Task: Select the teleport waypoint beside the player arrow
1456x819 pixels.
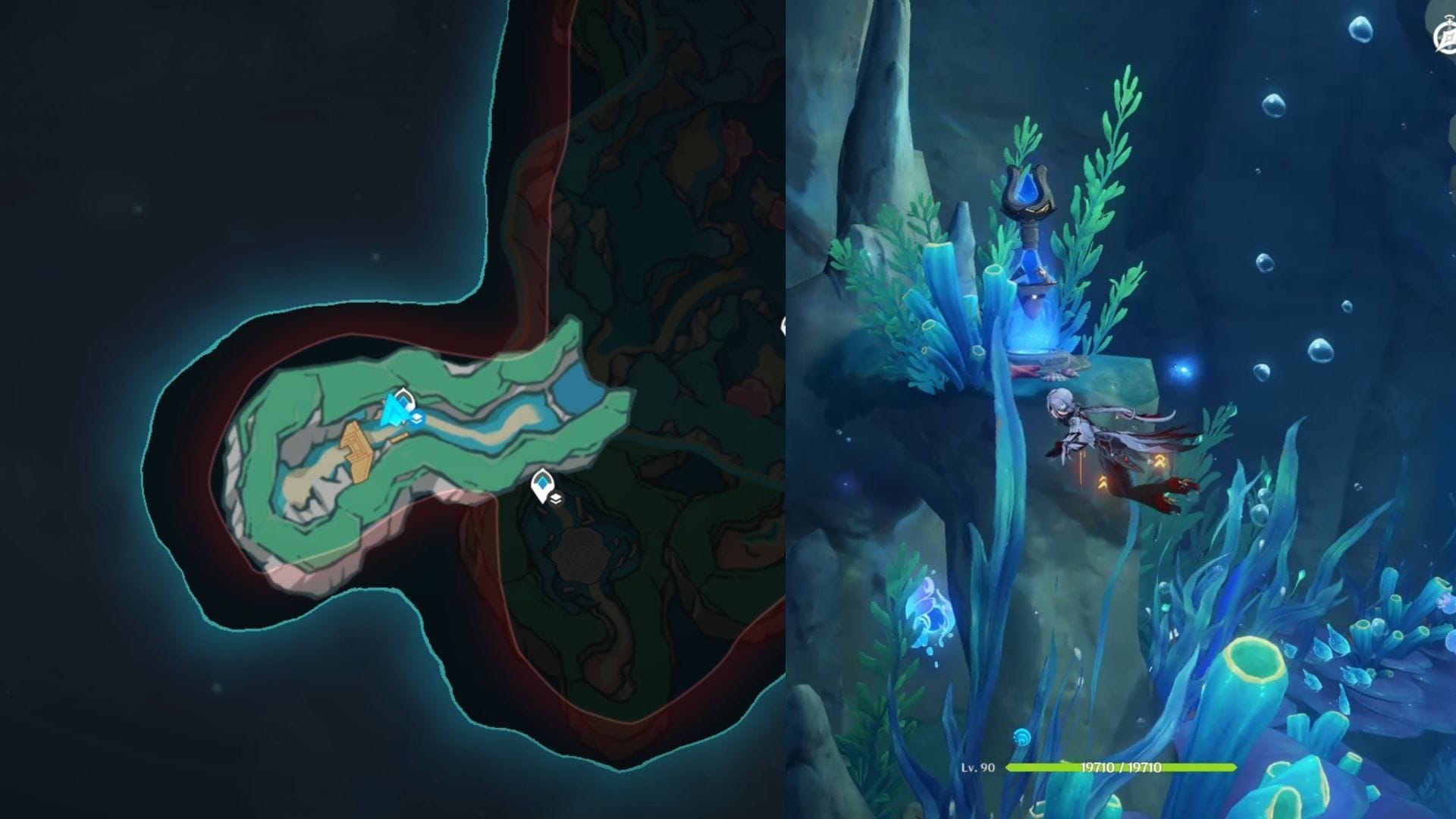Action: [x=403, y=400]
